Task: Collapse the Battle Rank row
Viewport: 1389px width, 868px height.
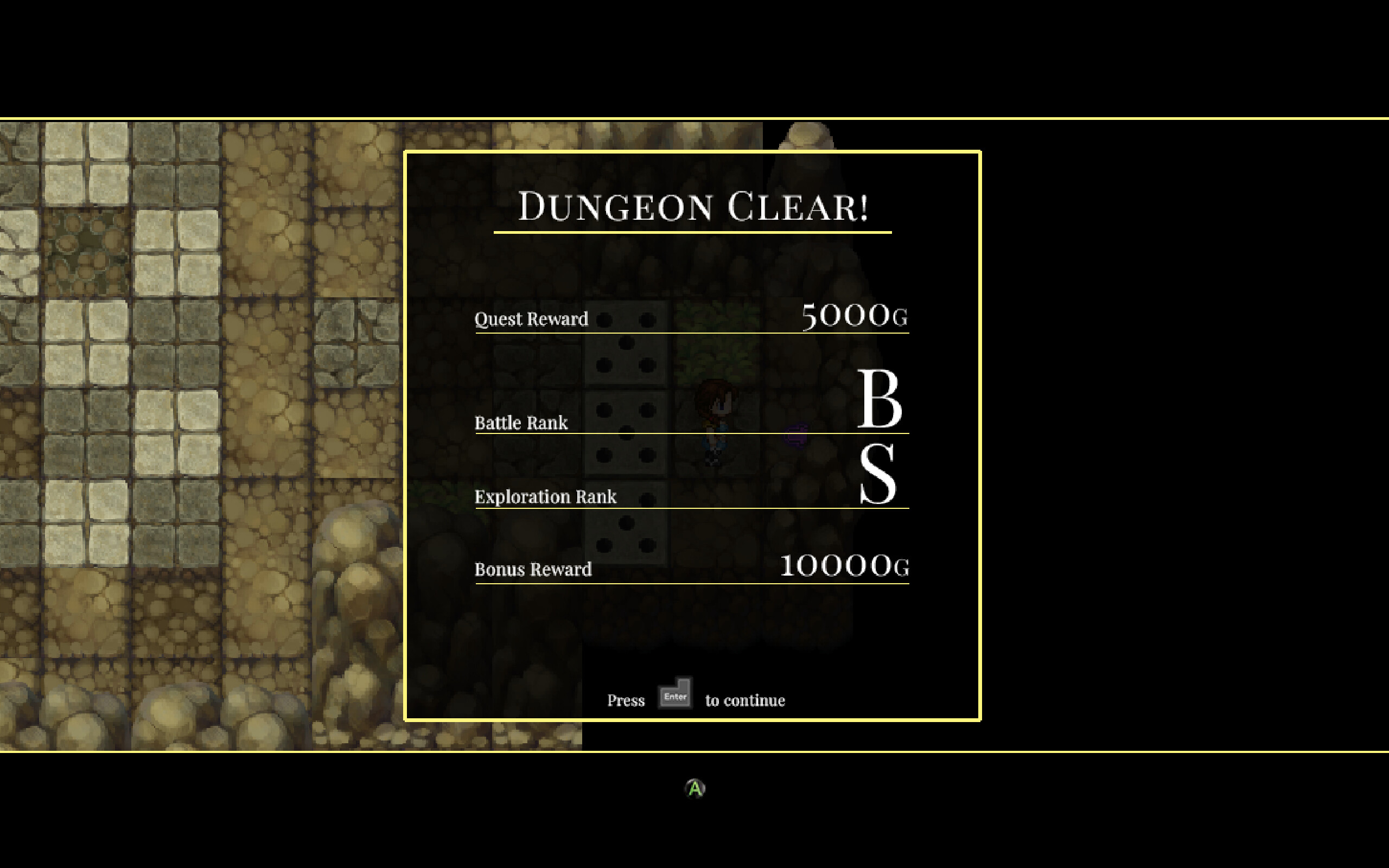Action: click(x=520, y=422)
